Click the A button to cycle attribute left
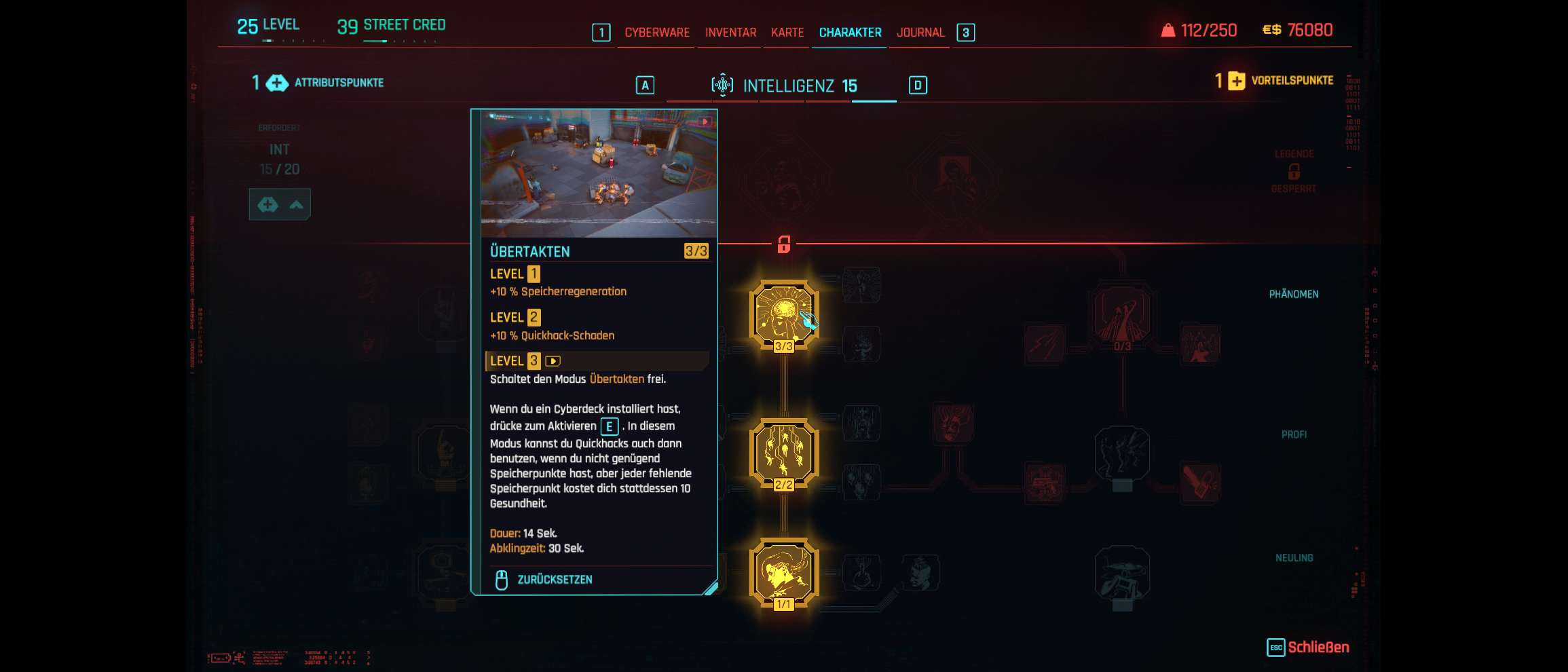This screenshot has height=672, width=1568. click(x=644, y=85)
